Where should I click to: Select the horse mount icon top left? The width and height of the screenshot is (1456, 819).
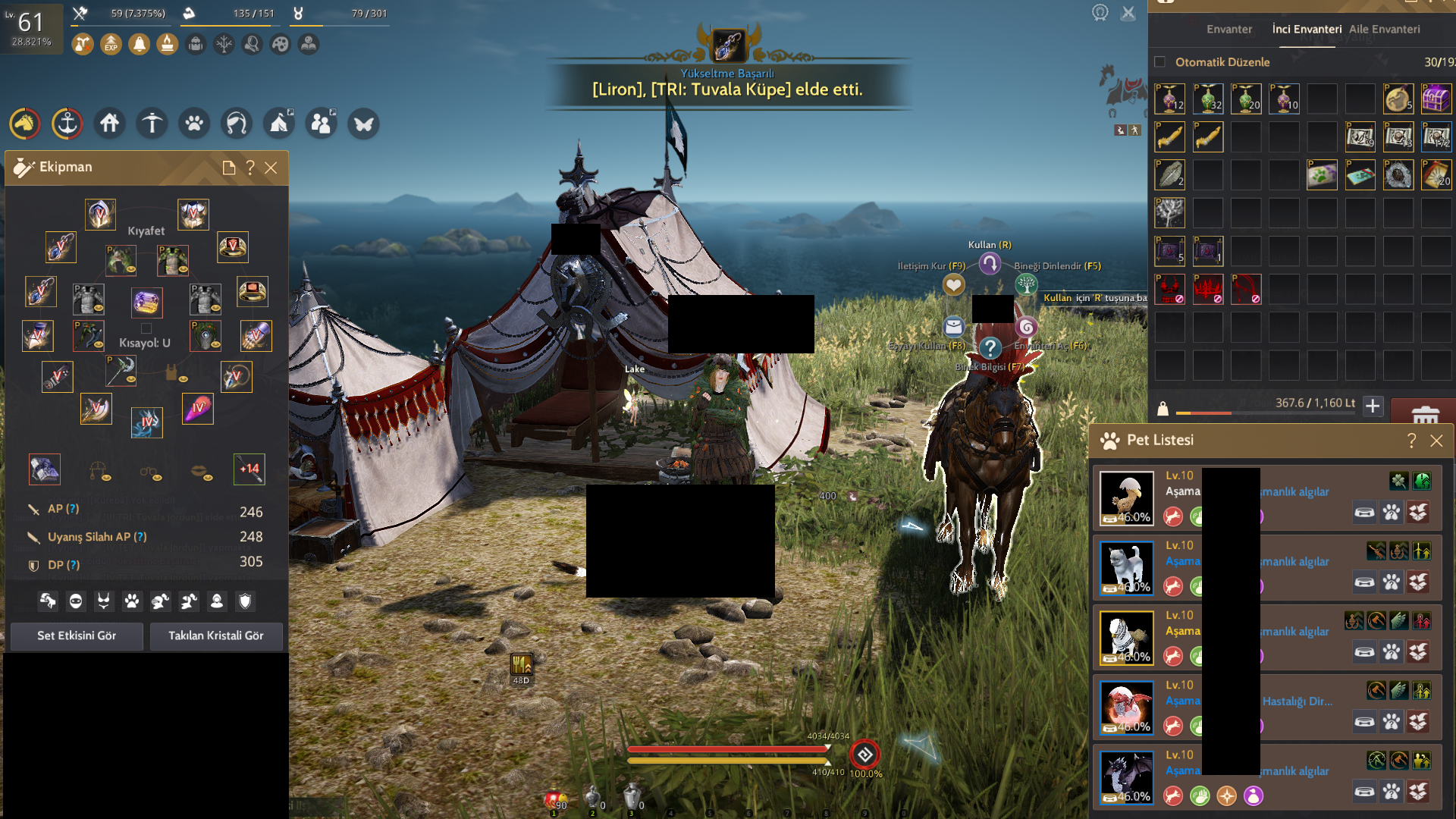point(25,124)
